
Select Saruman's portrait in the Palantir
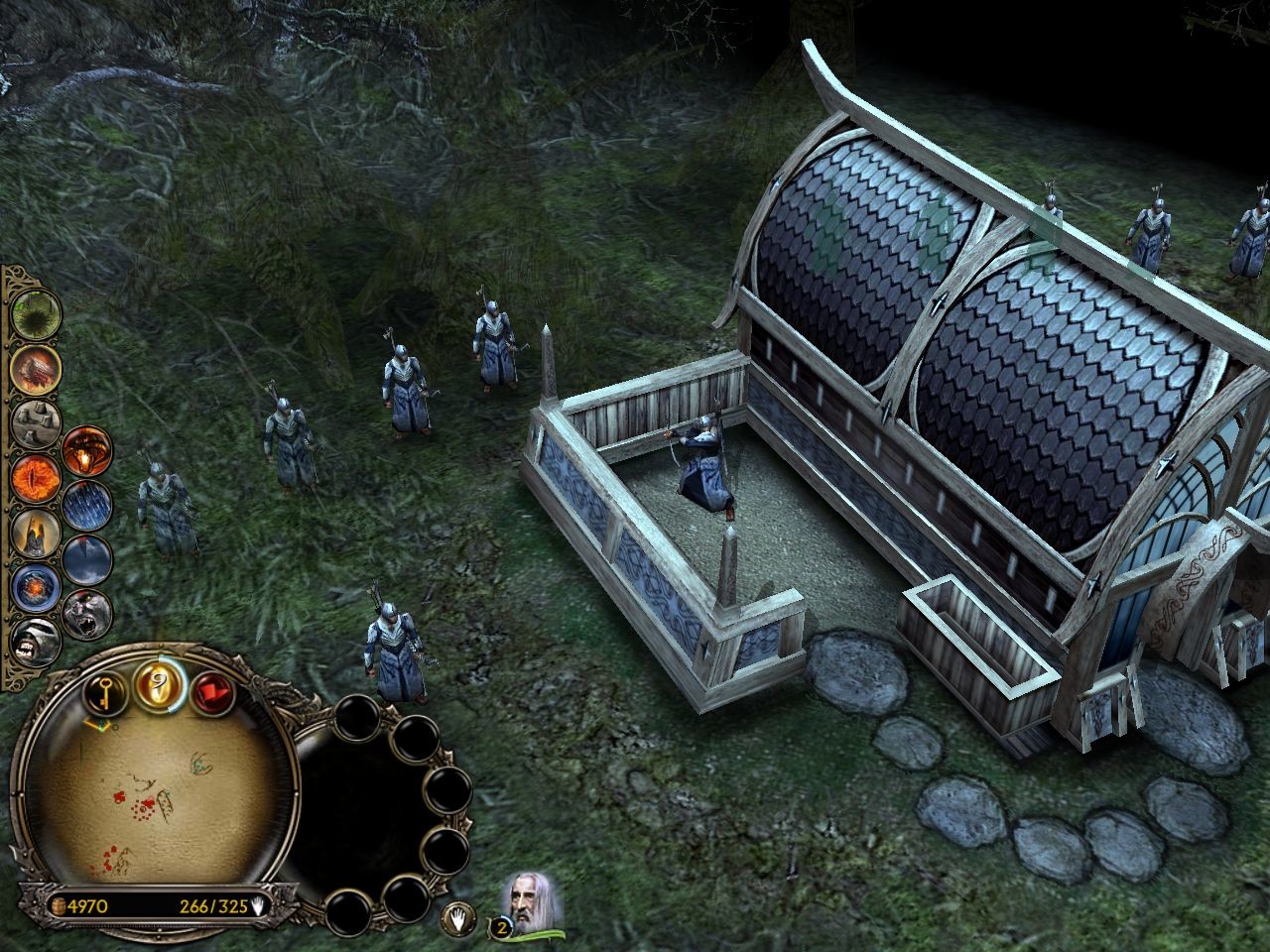(x=526, y=899)
